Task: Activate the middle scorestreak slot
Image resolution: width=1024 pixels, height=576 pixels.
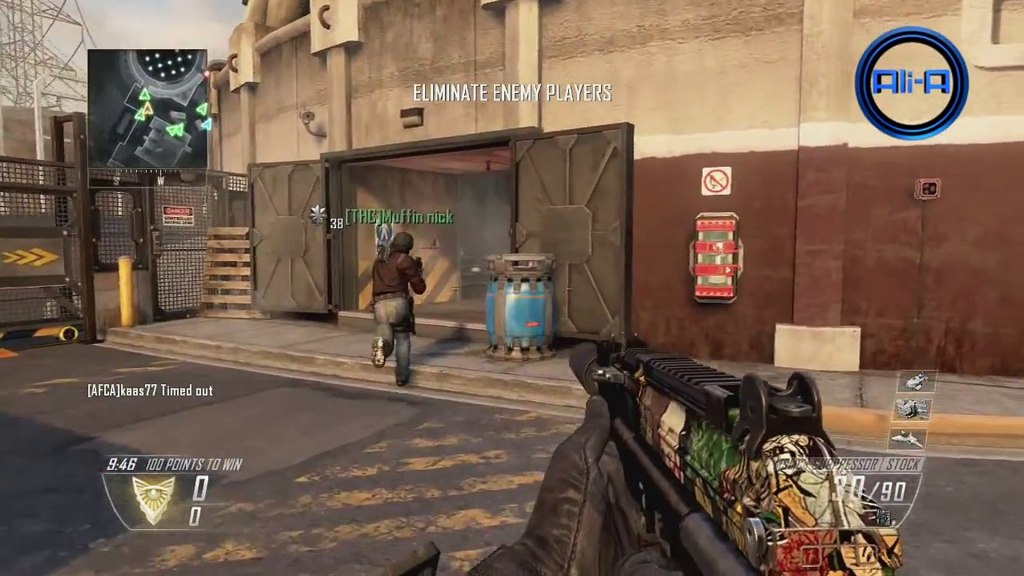Action: [x=912, y=409]
